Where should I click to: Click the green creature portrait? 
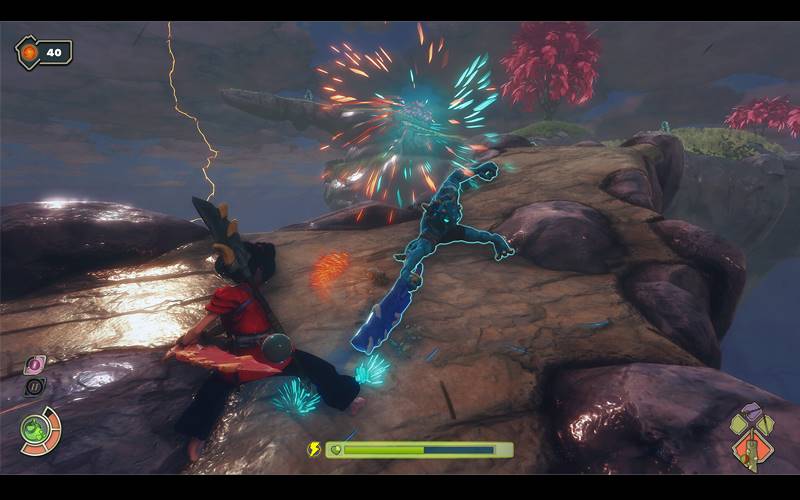(x=36, y=430)
